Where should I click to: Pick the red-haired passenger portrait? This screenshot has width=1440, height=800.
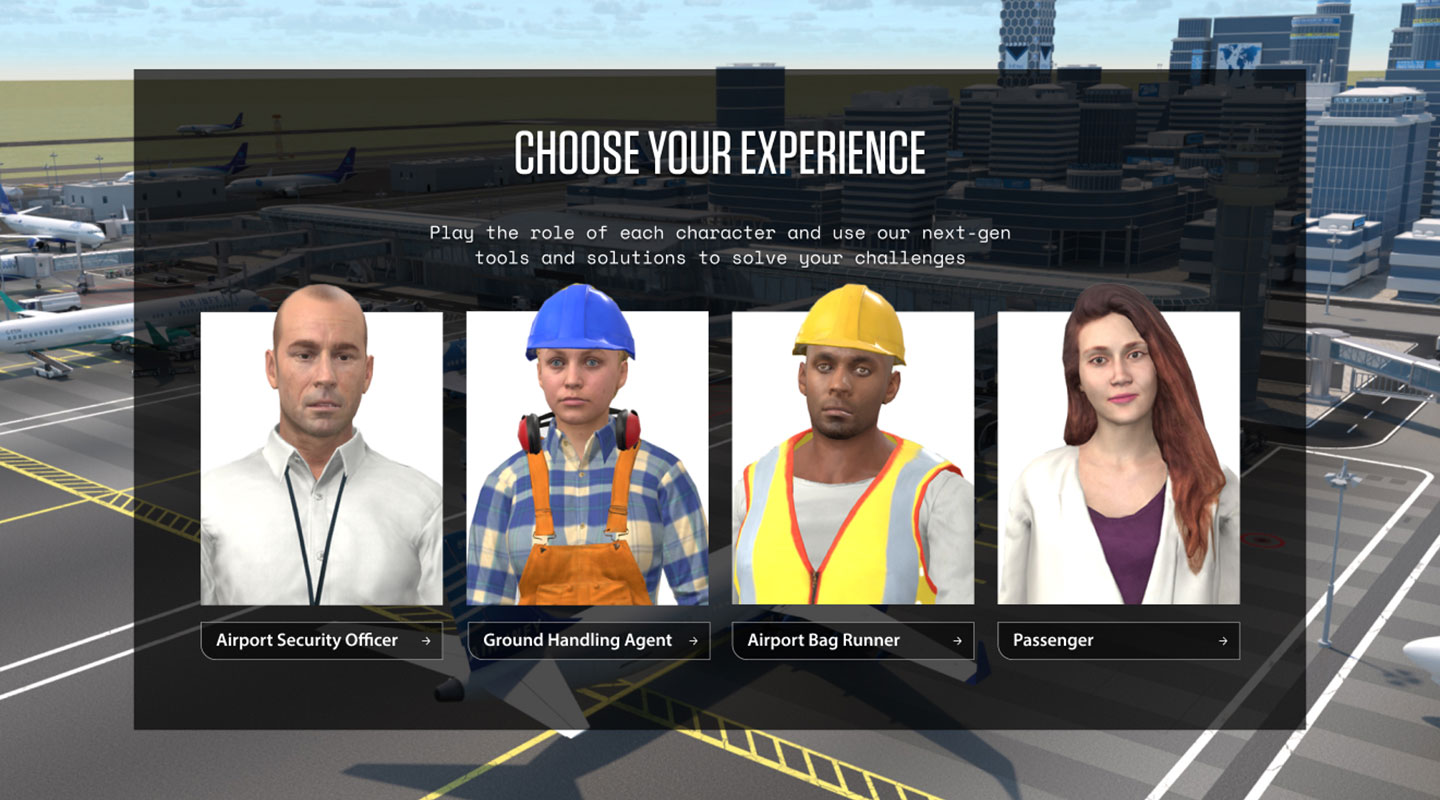point(1118,457)
